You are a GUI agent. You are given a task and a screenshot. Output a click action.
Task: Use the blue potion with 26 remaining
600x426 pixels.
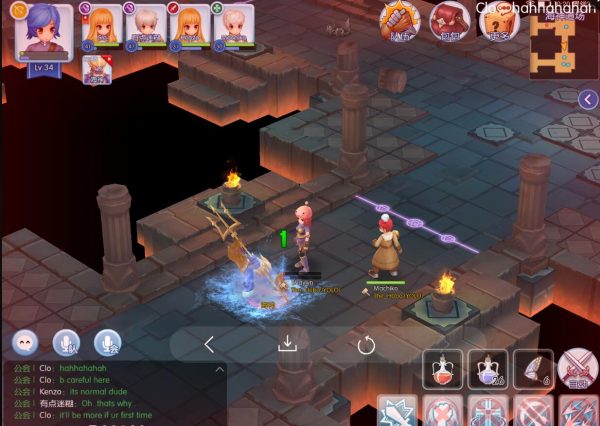pos(488,369)
